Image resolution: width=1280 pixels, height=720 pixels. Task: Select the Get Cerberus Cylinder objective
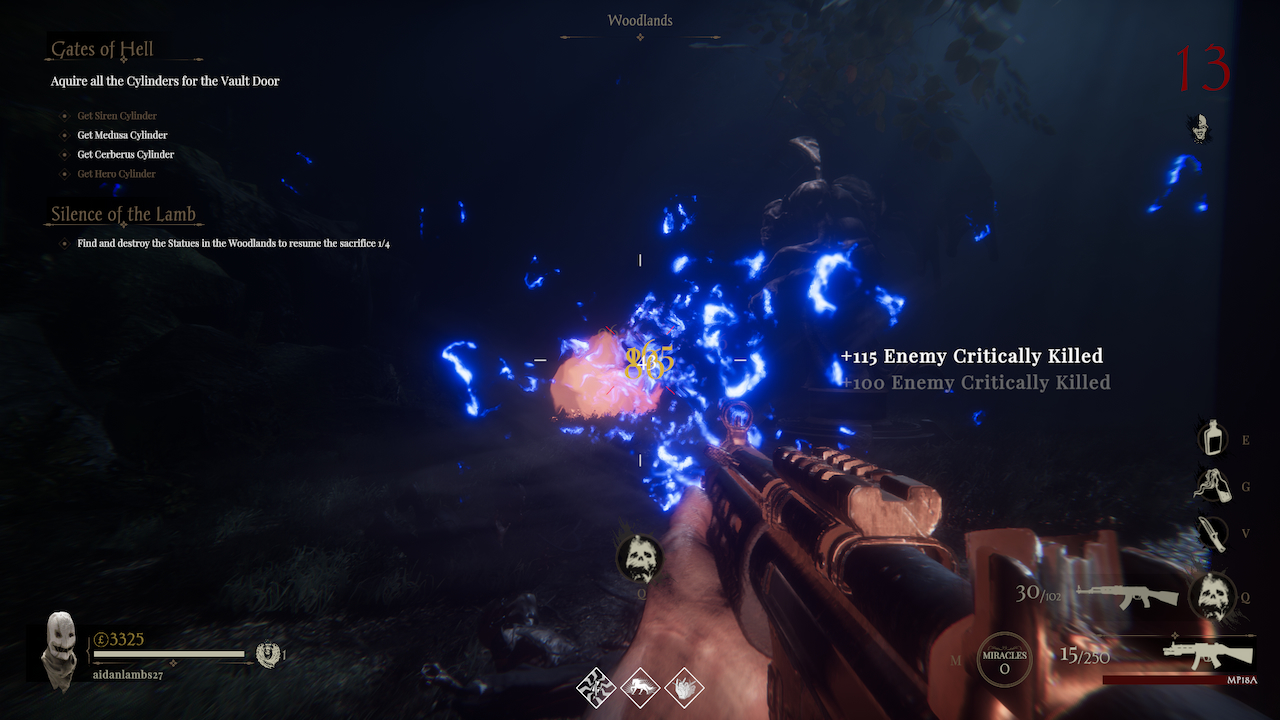coord(125,155)
